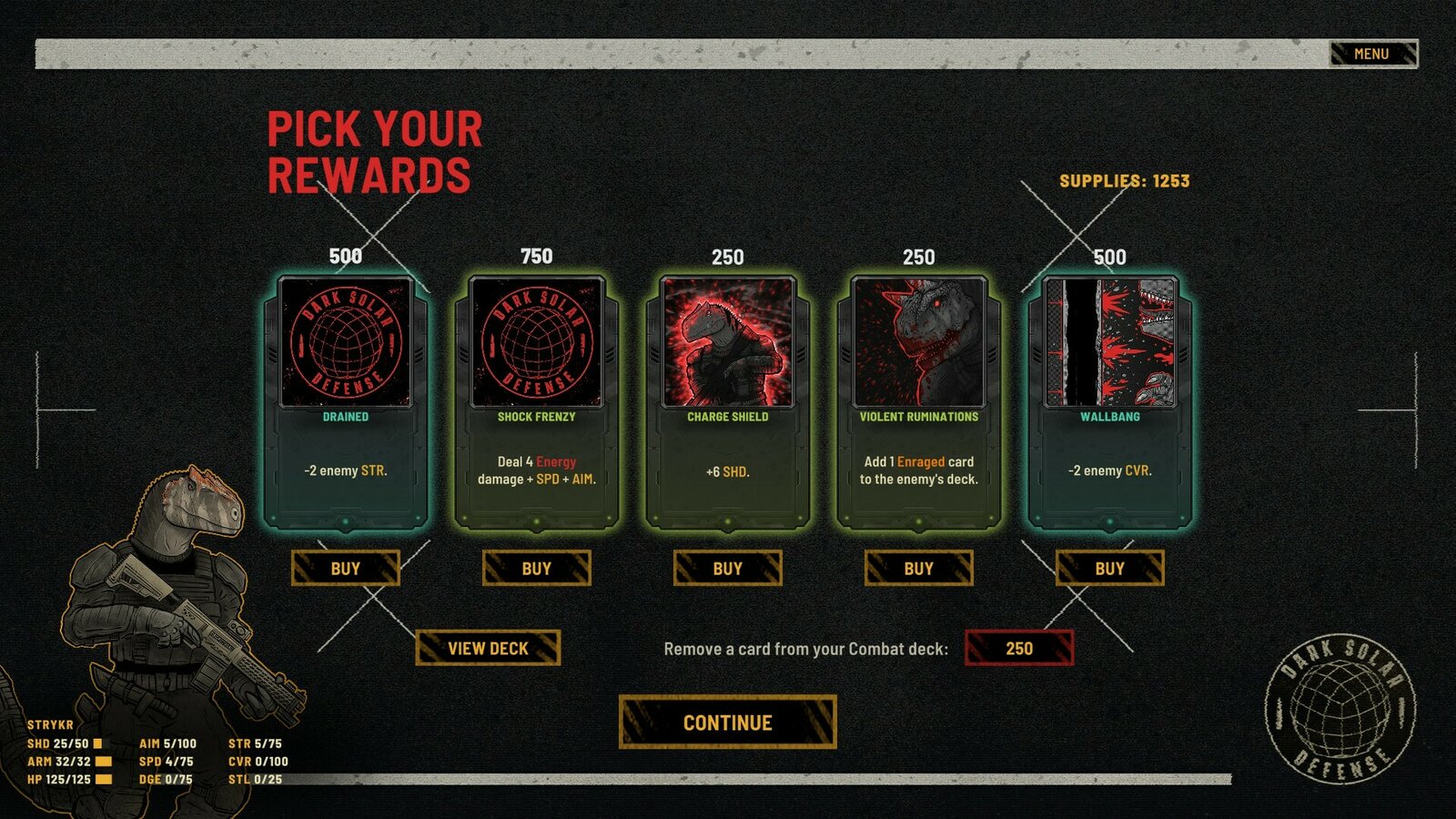Click the Supplies: 1253 counter

tap(1126, 180)
